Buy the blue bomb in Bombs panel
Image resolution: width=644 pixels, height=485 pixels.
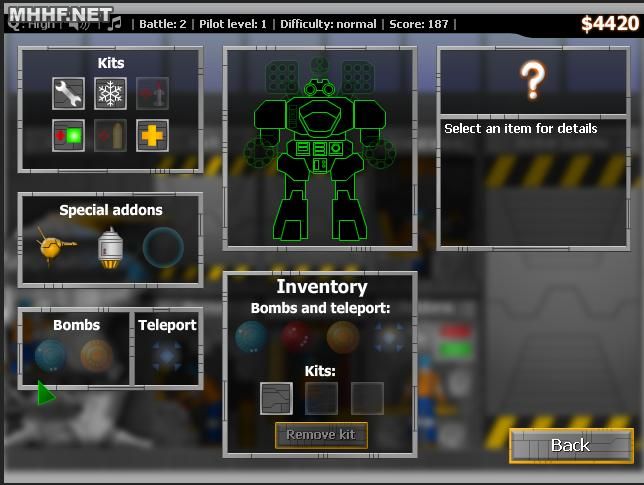(51, 355)
